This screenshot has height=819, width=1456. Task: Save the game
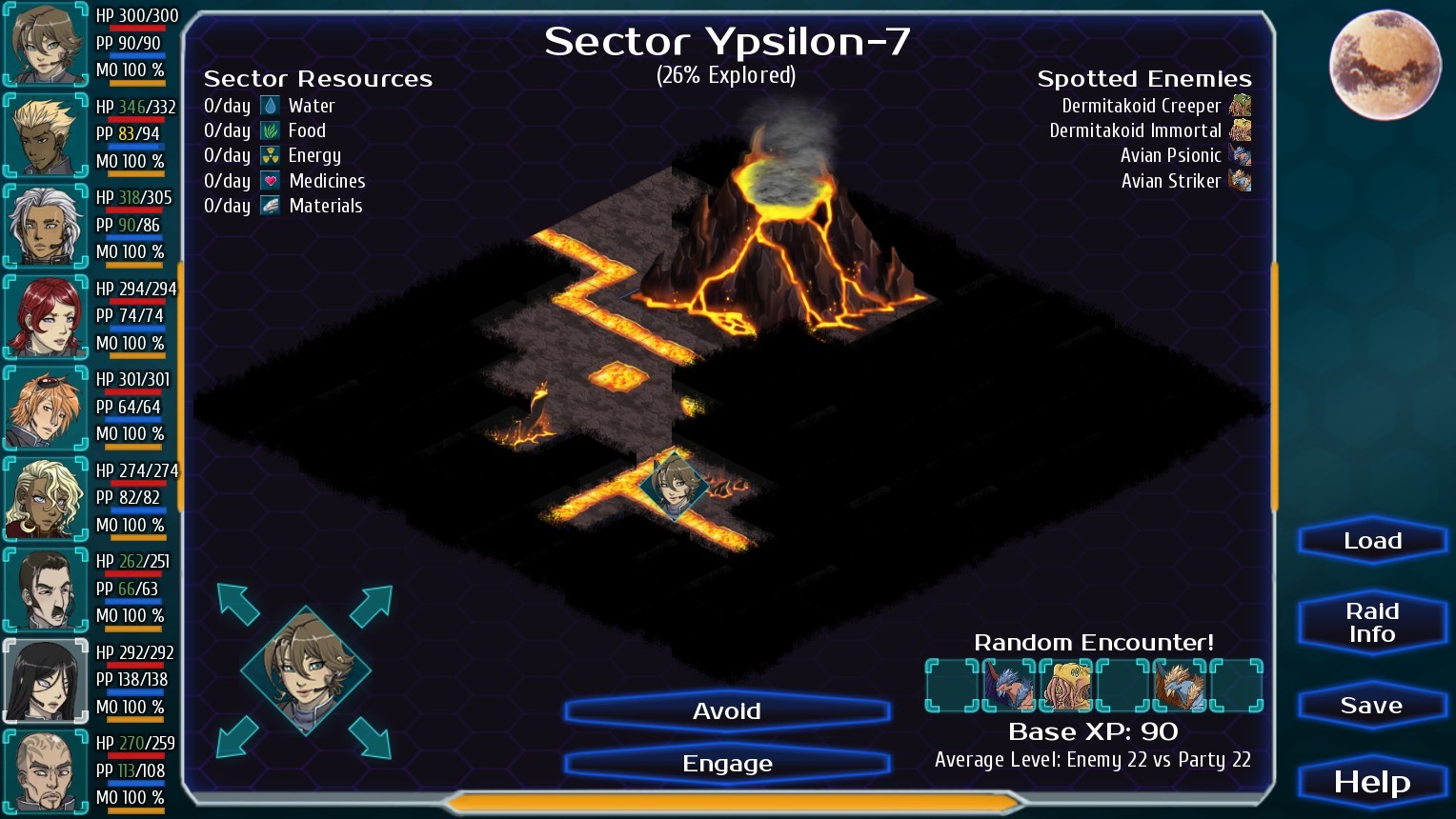pos(1371,705)
